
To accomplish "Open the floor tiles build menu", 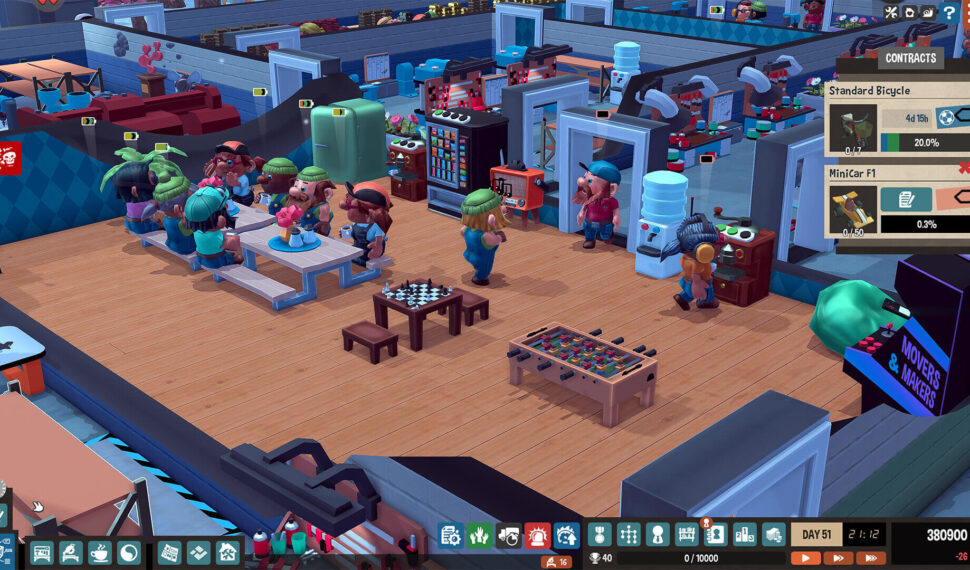I will [x=199, y=553].
